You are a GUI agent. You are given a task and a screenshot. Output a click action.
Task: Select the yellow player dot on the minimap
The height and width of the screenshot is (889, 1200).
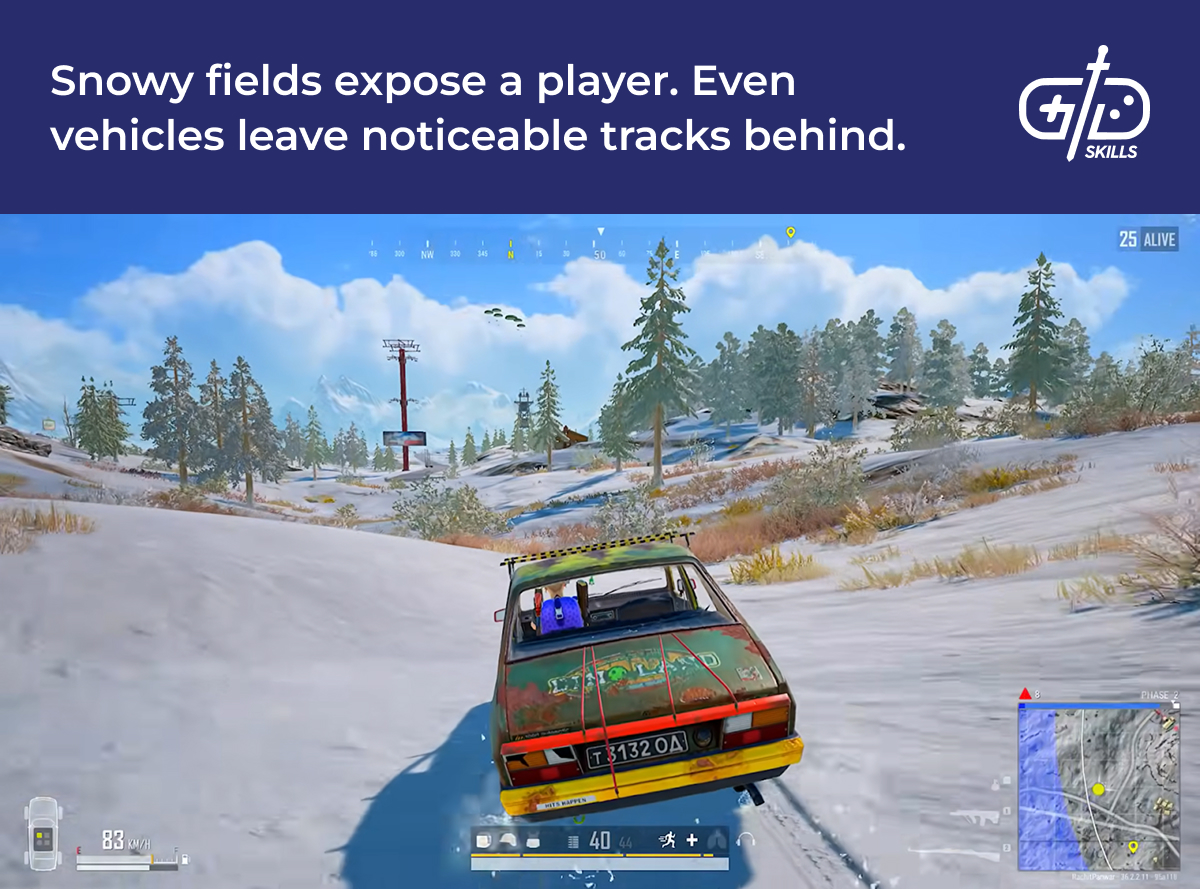[x=1098, y=790]
